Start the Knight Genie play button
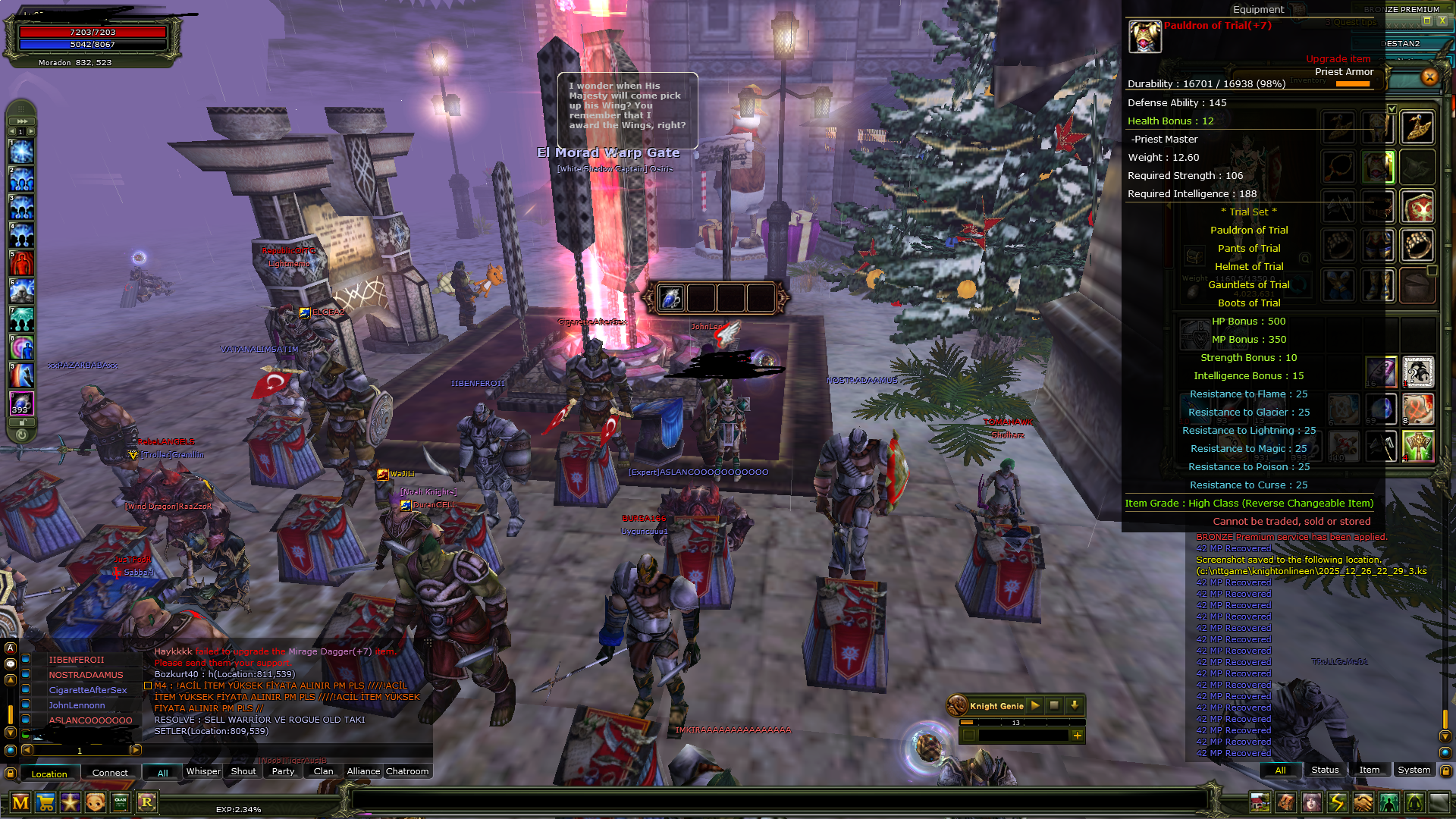 pyautogui.click(x=1035, y=705)
